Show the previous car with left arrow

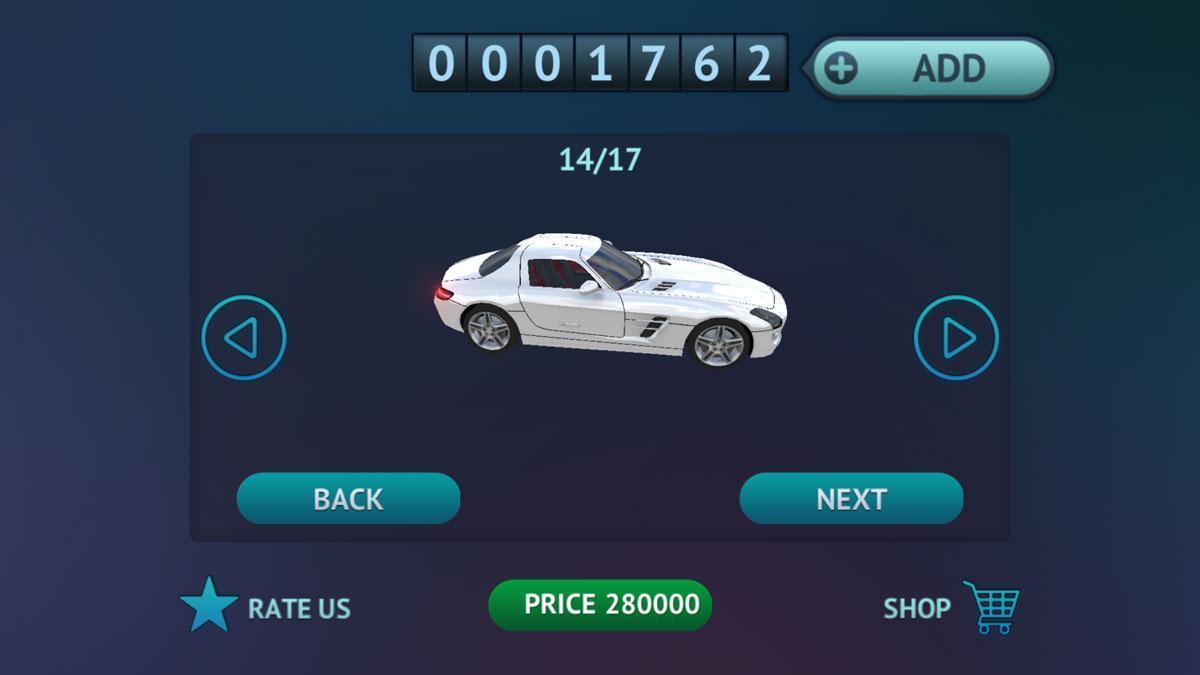coord(244,338)
